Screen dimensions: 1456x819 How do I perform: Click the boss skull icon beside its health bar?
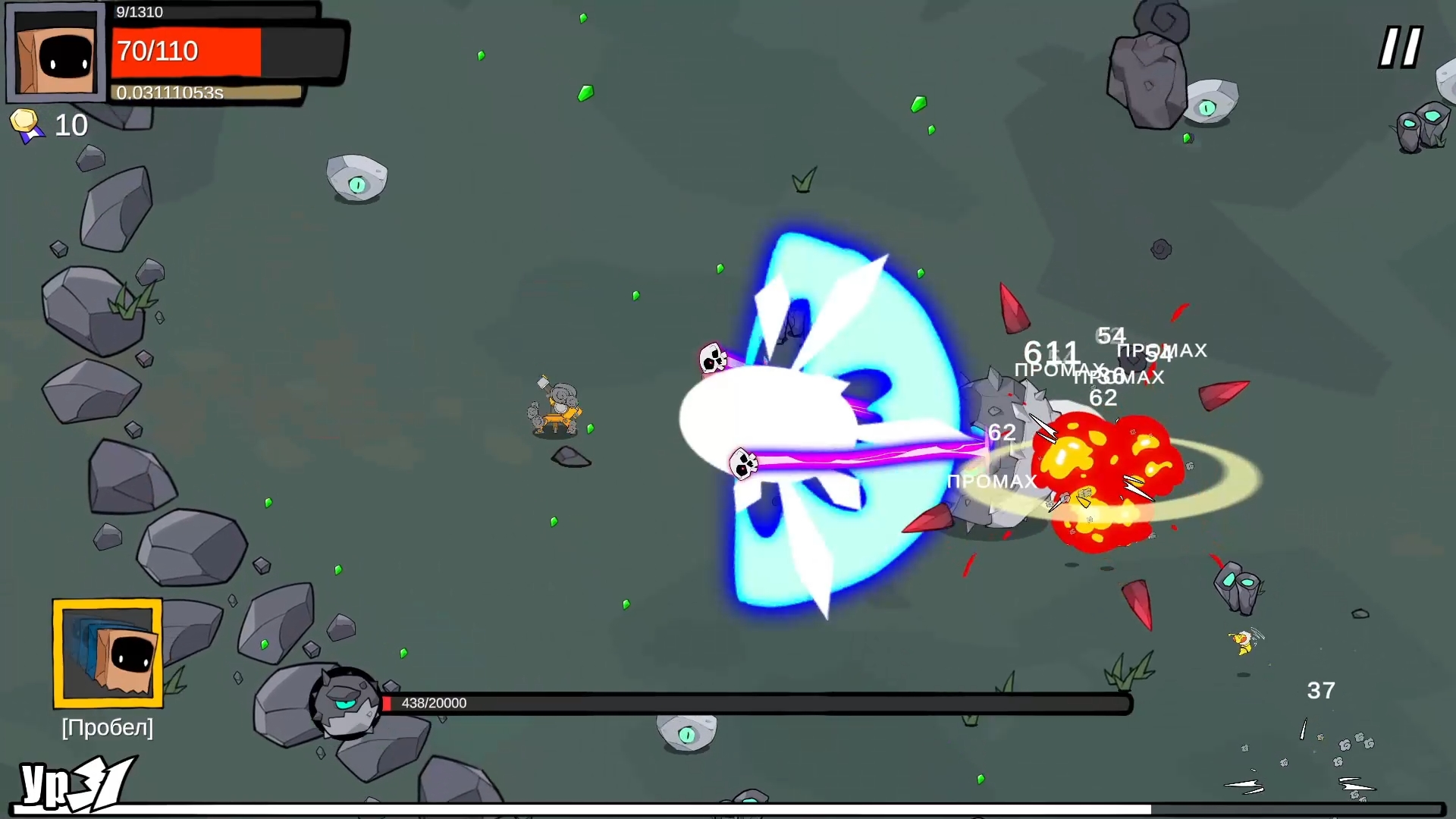point(345,701)
